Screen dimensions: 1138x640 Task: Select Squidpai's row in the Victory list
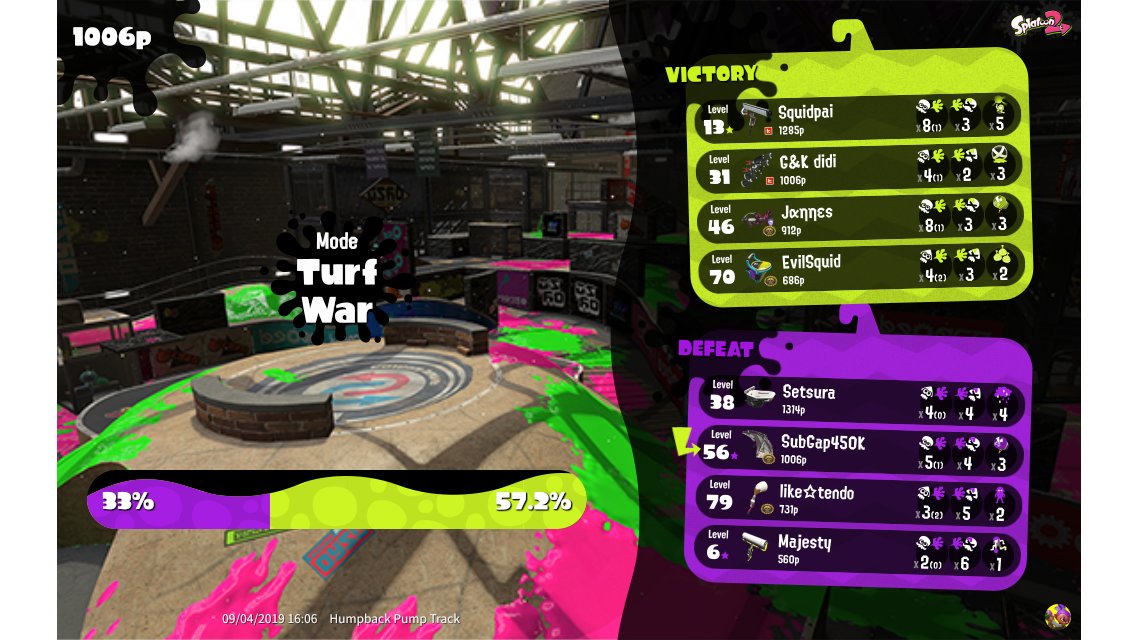point(858,117)
